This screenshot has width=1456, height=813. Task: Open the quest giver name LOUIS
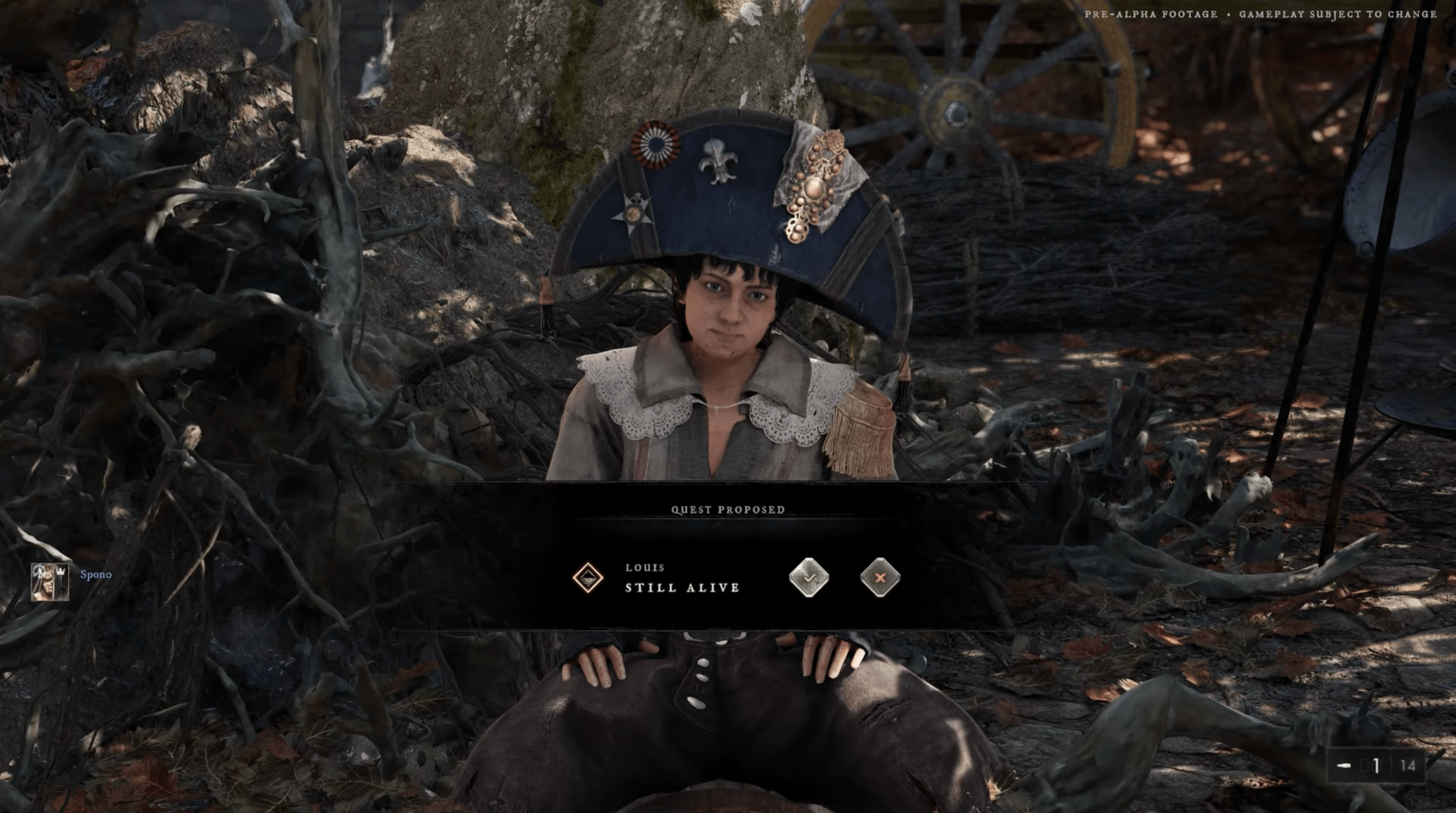click(646, 567)
